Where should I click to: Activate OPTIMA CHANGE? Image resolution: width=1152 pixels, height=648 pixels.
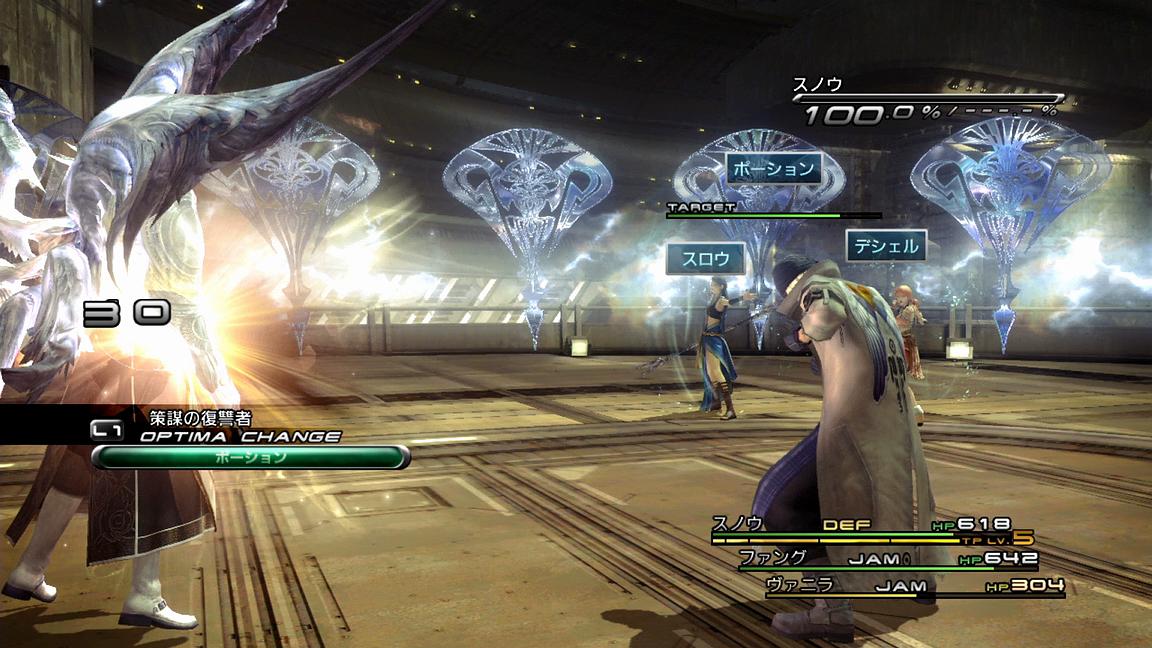click(239, 436)
